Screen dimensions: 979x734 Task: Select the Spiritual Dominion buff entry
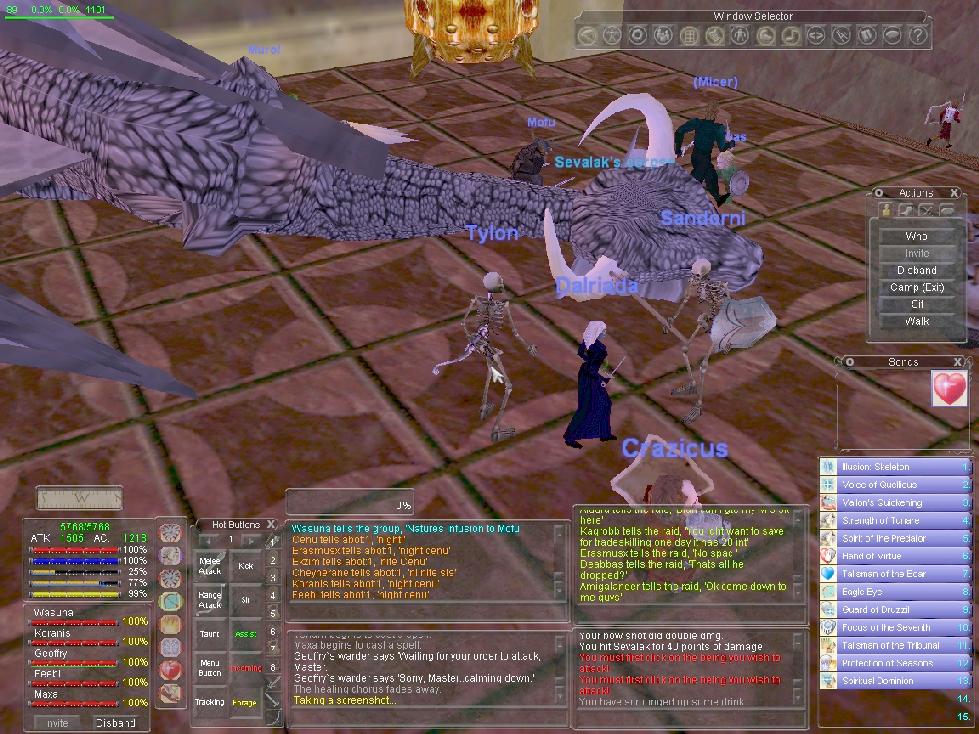coord(895,681)
